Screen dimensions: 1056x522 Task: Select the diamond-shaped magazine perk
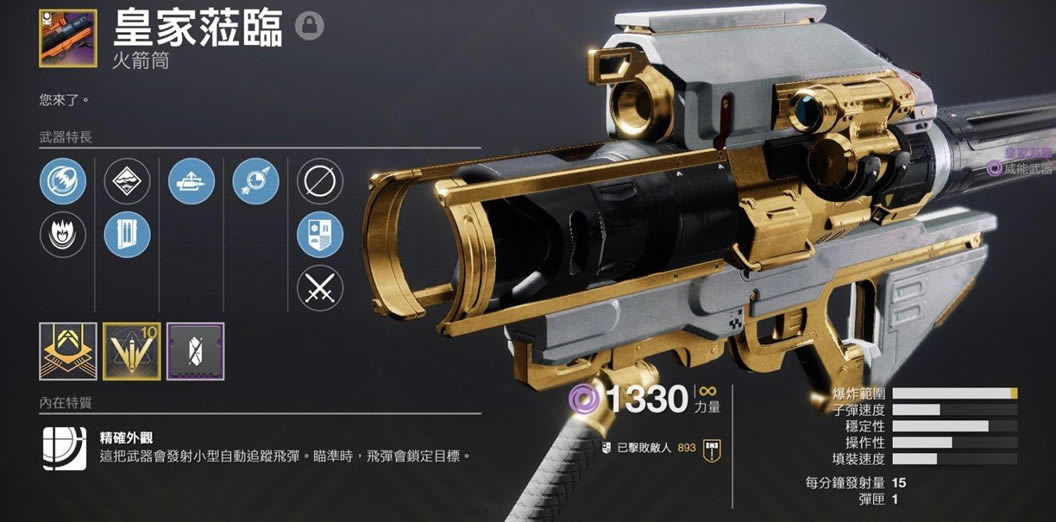pos(127,181)
